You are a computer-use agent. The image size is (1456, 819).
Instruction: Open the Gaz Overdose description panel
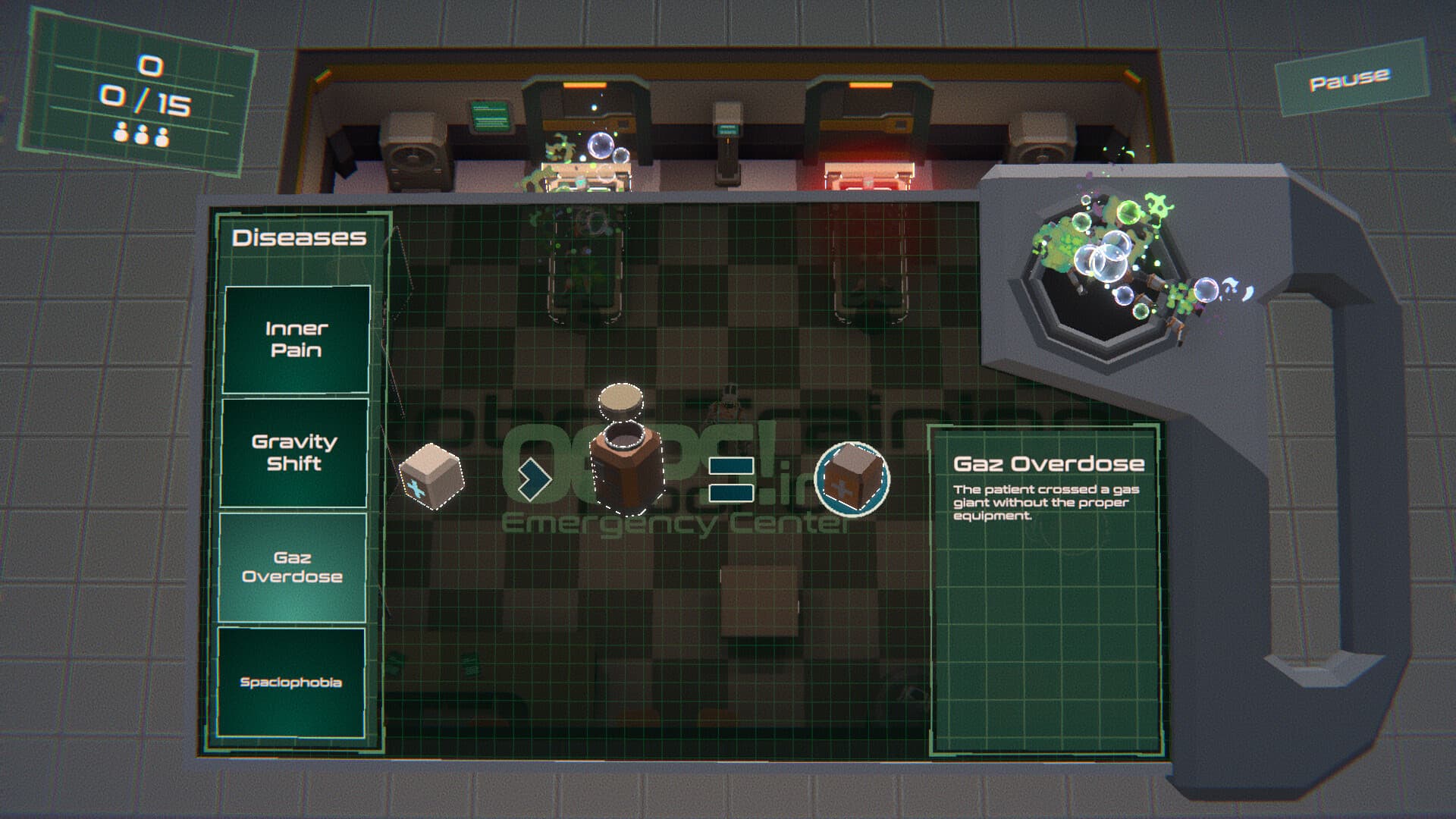[1046, 531]
